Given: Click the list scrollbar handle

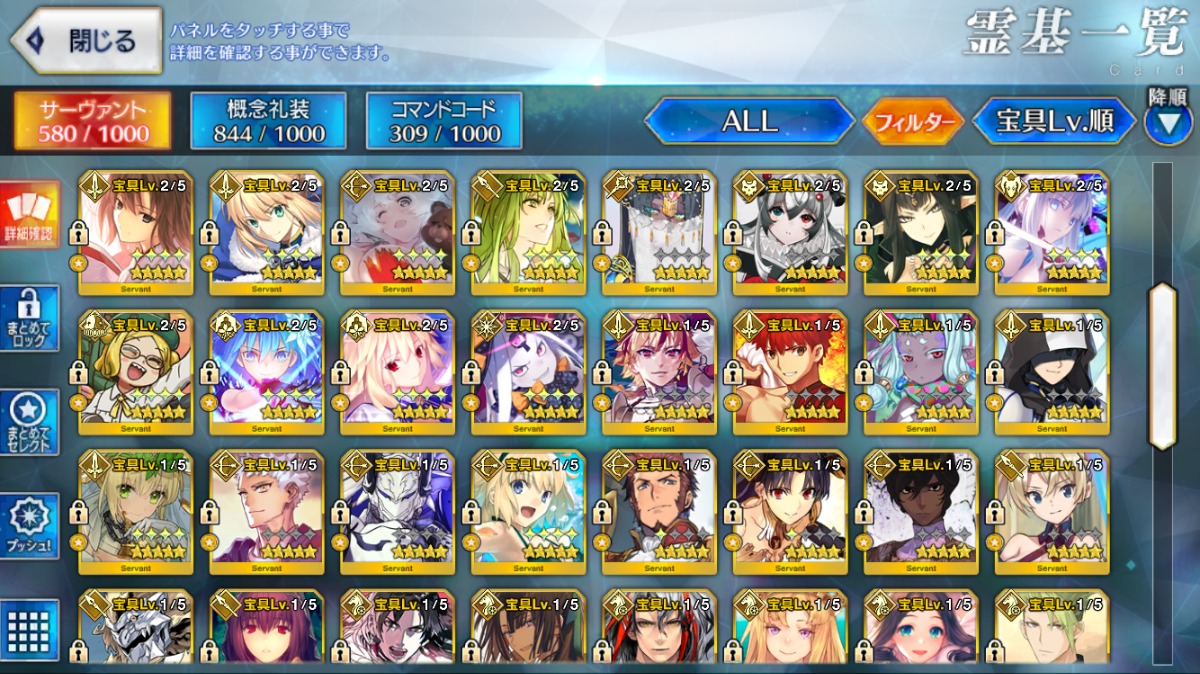Looking at the screenshot, I should pos(1162,366).
